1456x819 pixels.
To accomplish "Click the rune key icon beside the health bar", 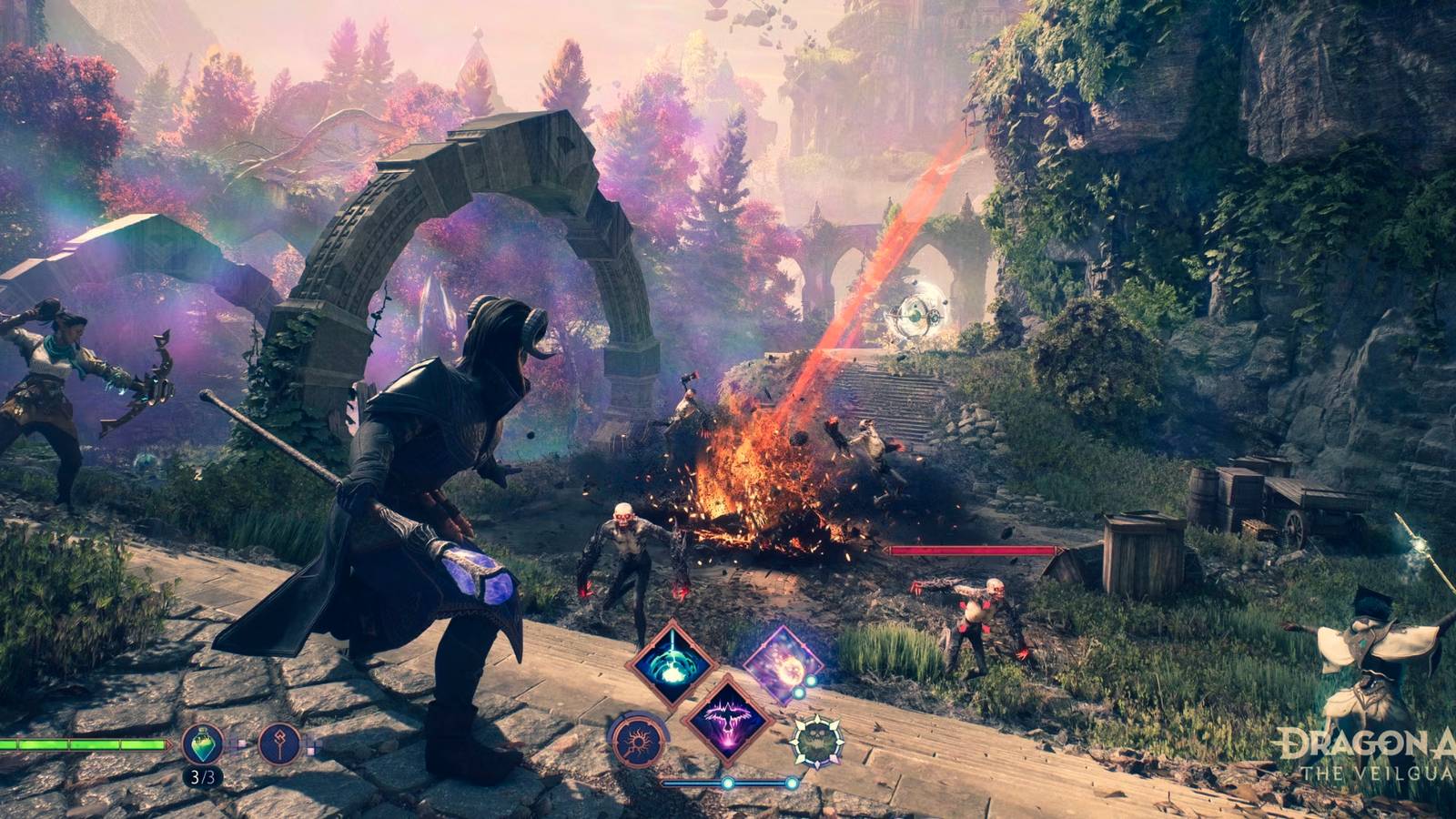I will tap(280, 744).
